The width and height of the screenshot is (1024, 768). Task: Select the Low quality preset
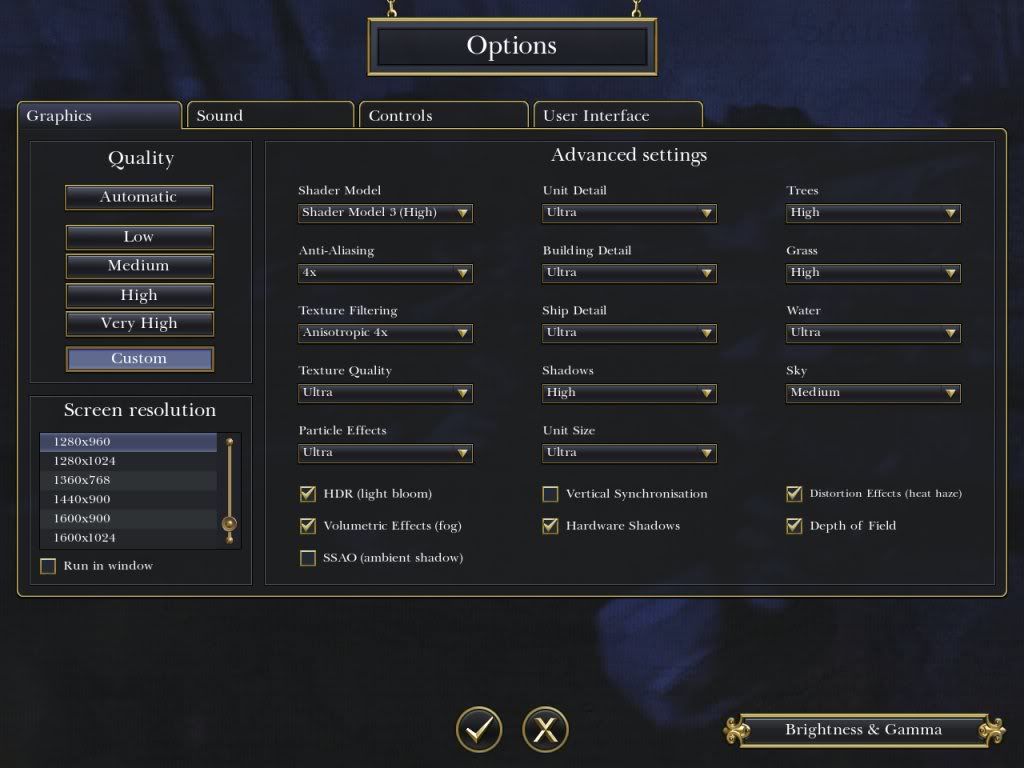[139, 237]
